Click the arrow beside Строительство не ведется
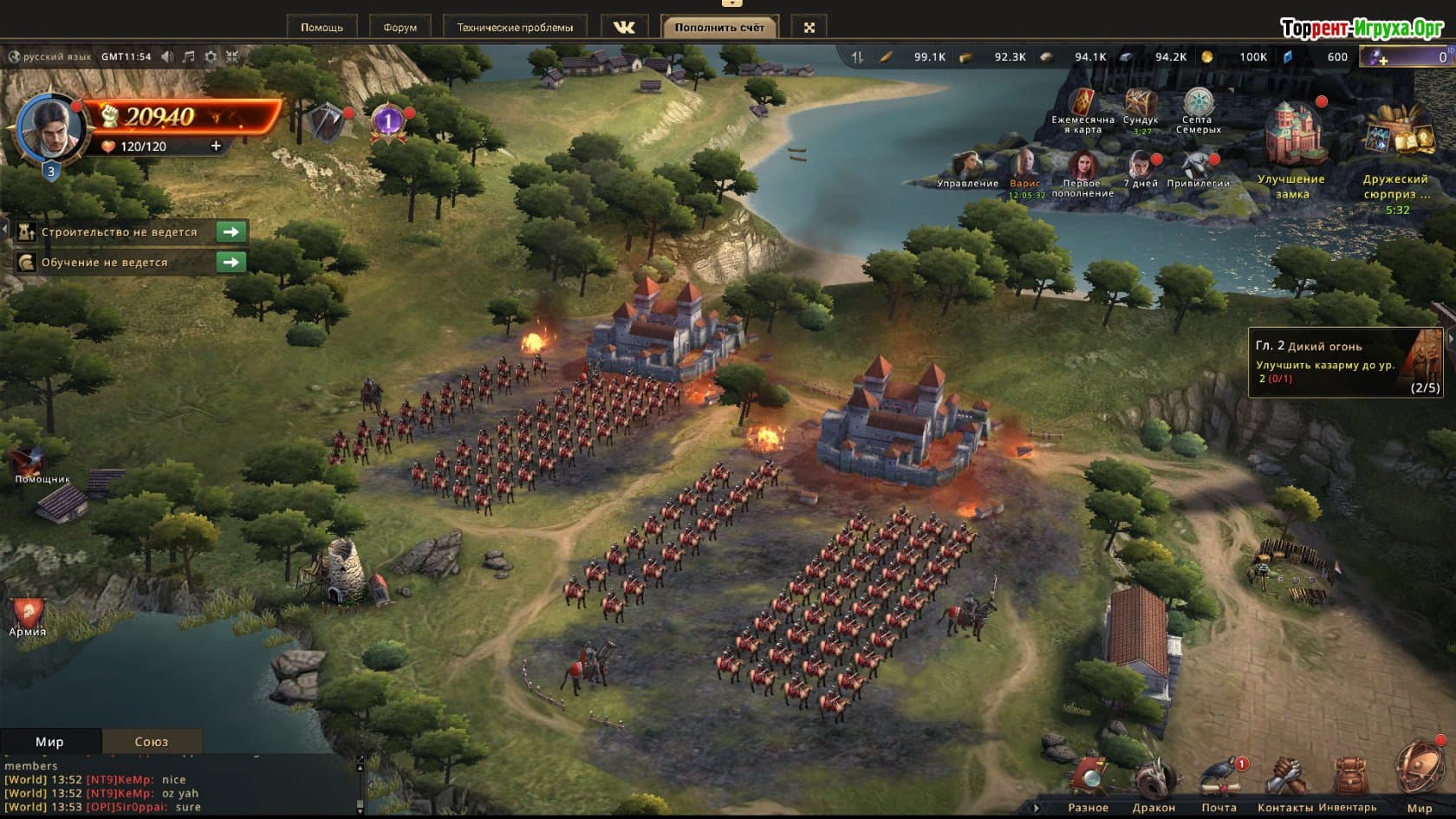The image size is (1456, 819). click(x=231, y=232)
